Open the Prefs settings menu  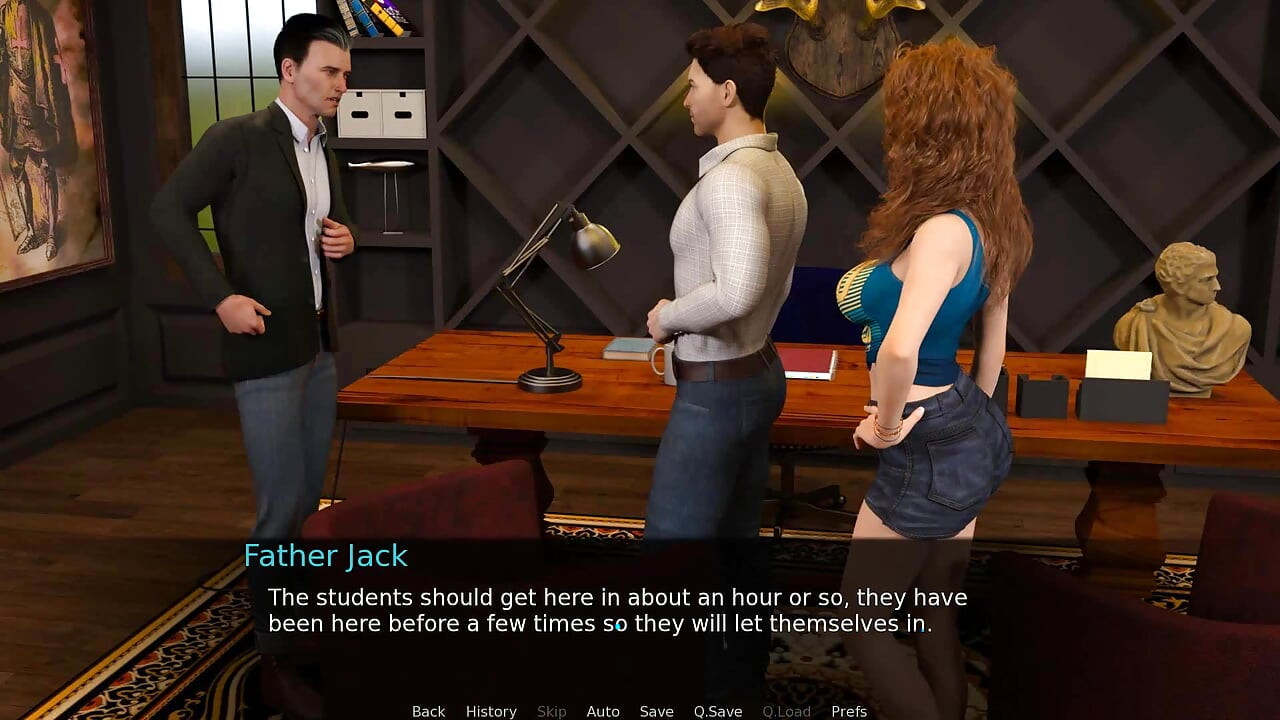(x=849, y=711)
